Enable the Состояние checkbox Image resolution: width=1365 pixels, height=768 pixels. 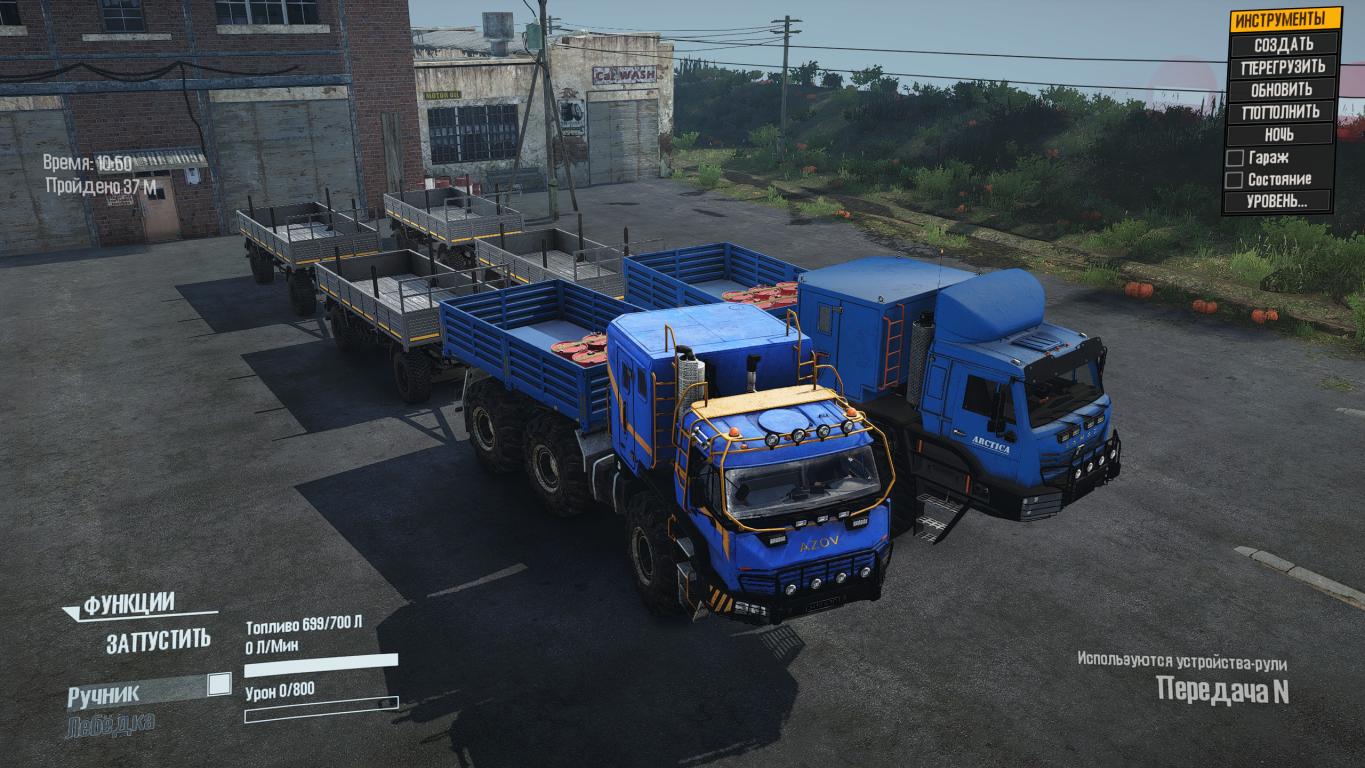coord(1235,180)
